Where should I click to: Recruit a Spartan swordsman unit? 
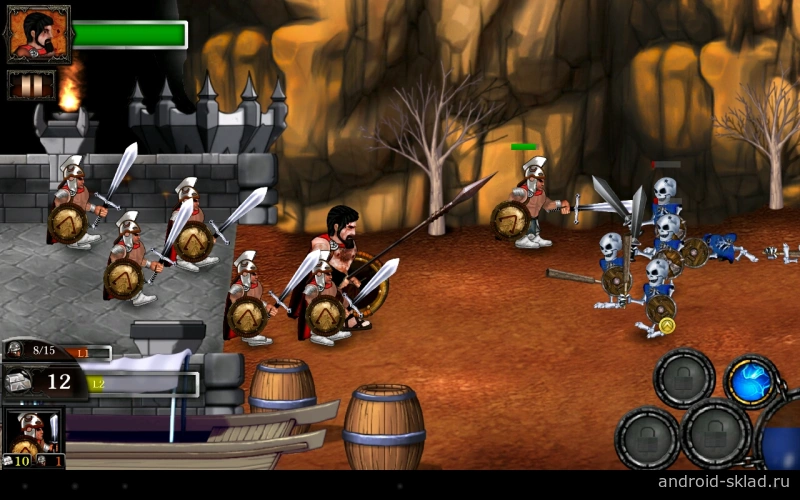35,436
